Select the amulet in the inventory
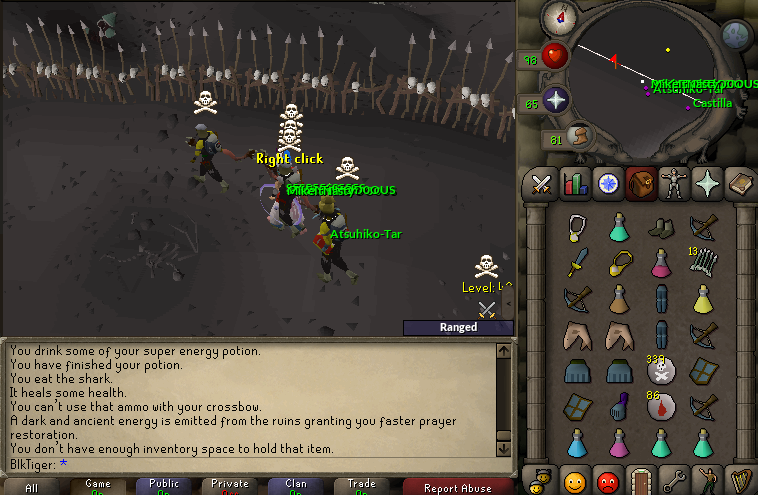Viewport: 758px width, 495px height. [x=577, y=227]
